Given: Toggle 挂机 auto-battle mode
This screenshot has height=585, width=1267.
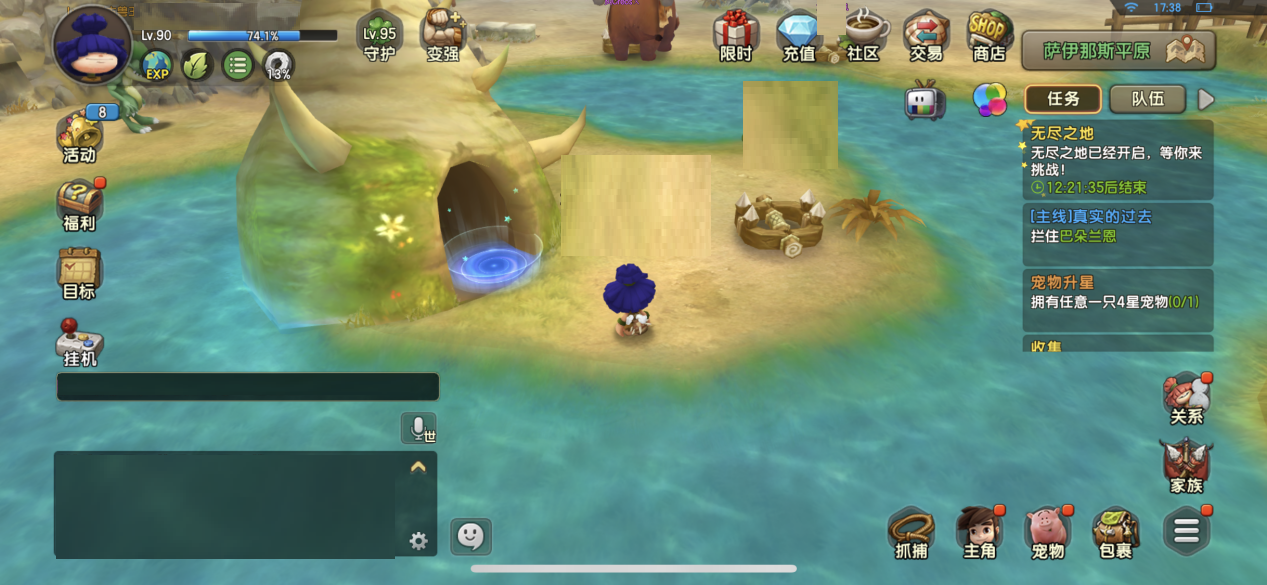Looking at the screenshot, I should point(80,342).
